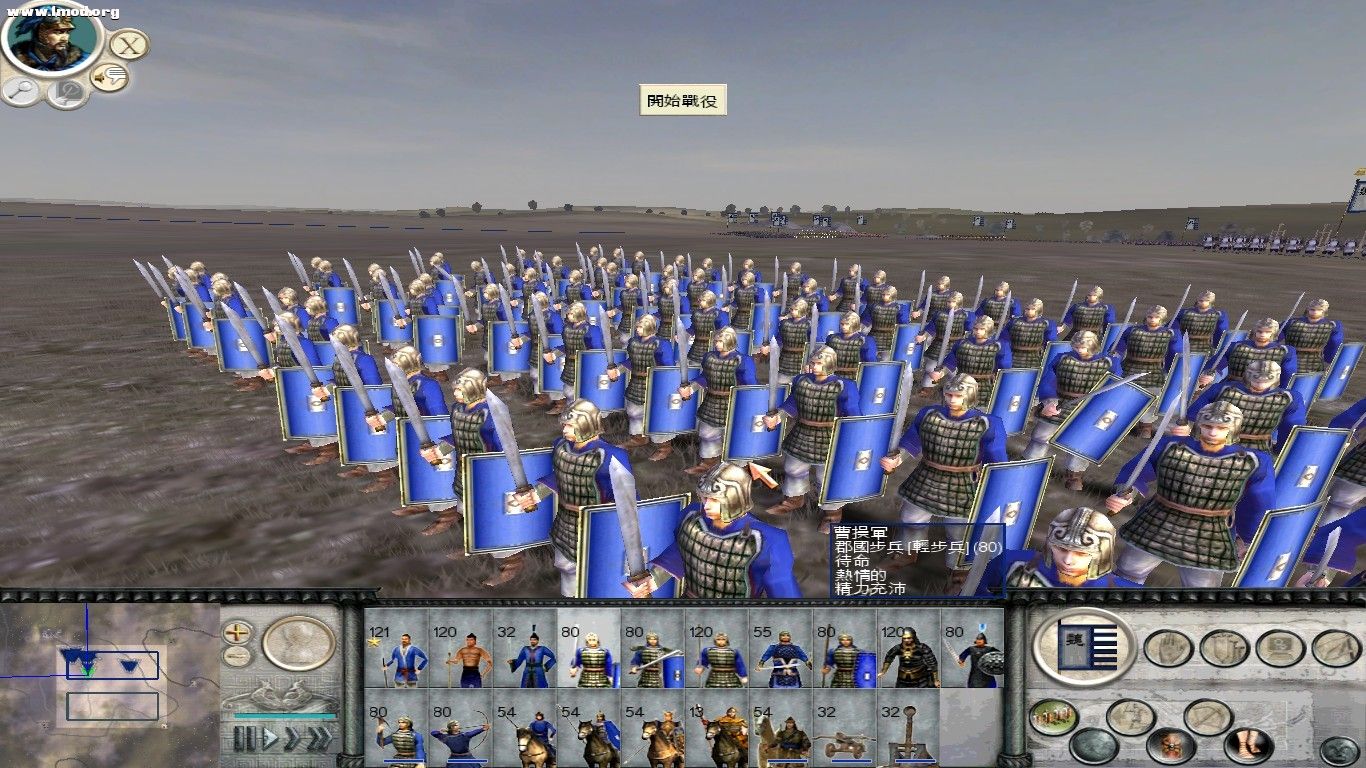The height and width of the screenshot is (768, 1366).
Task: Enable guard mode with the shield icon
Action: click(x=1223, y=649)
